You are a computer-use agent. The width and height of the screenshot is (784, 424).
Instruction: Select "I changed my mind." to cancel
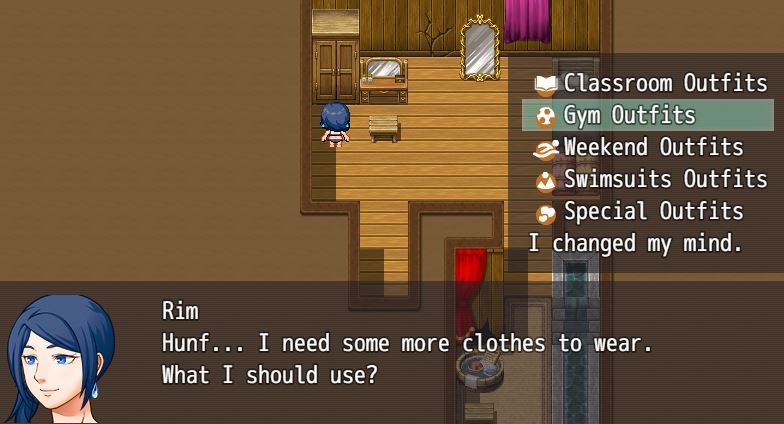[635, 243]
